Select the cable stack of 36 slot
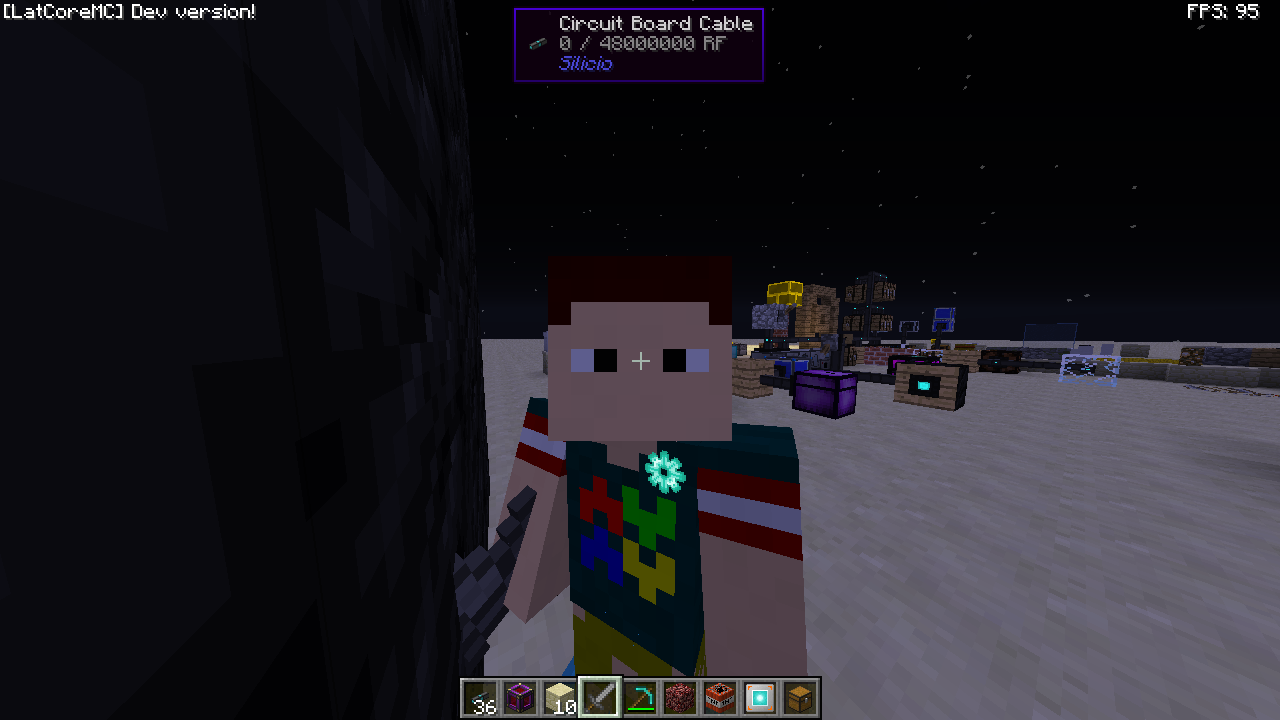 pyautogui.click(x=481, y=697)
